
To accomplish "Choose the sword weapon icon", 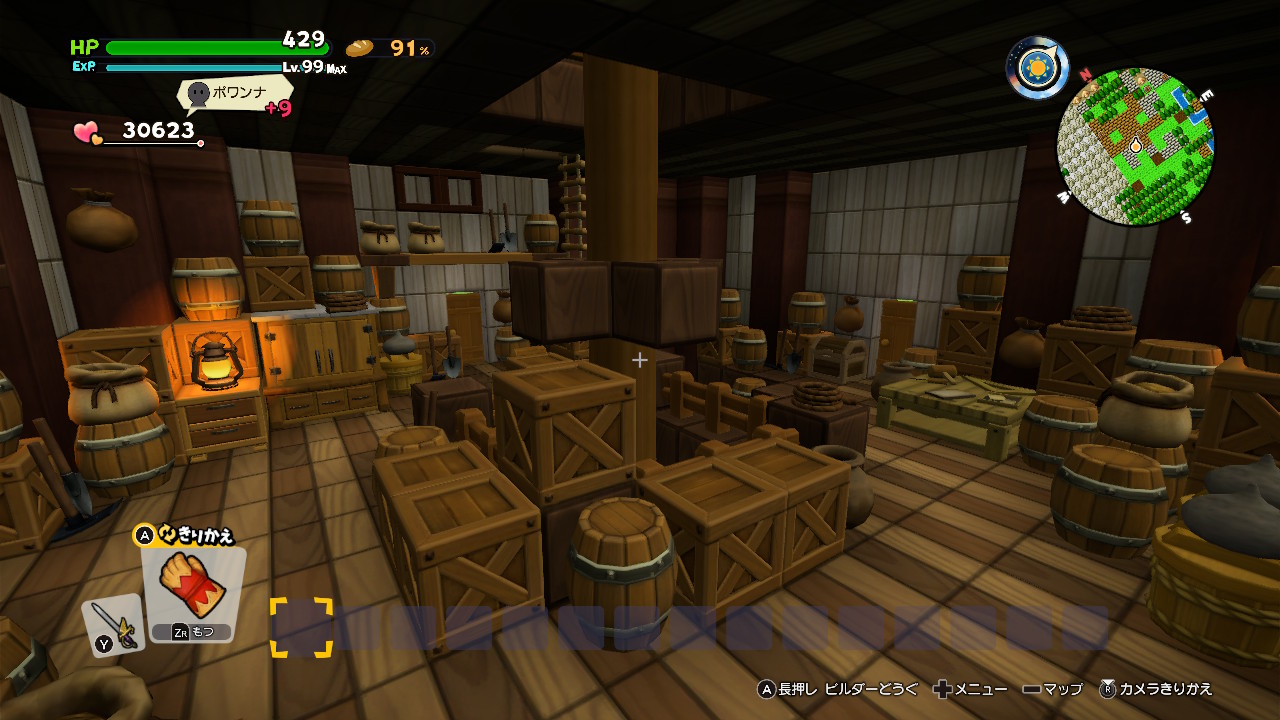I will (112, 624).
